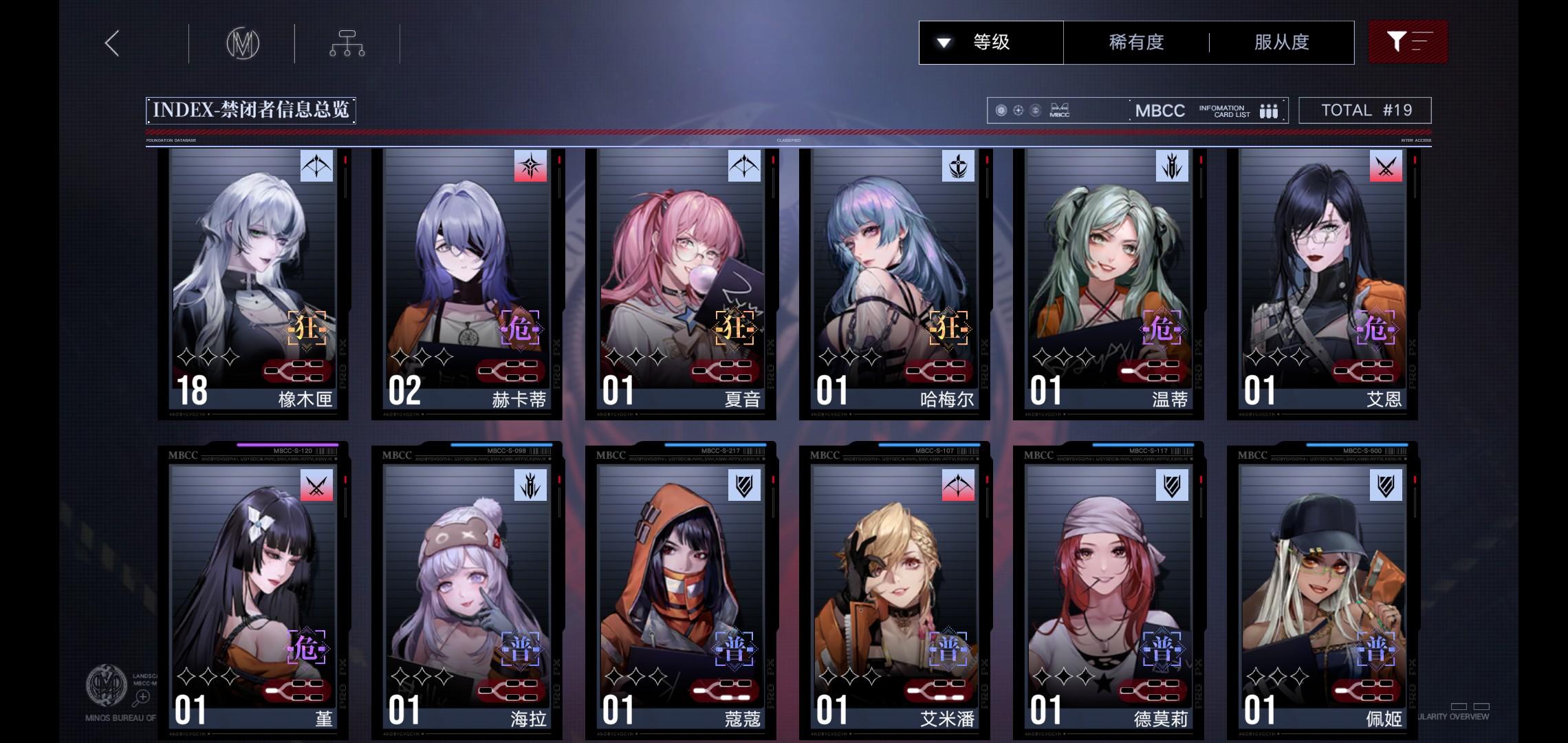Click the TOTAL #19 counter box
This screenshot has width=1568, height=743.
click(x=1365, y=109)
